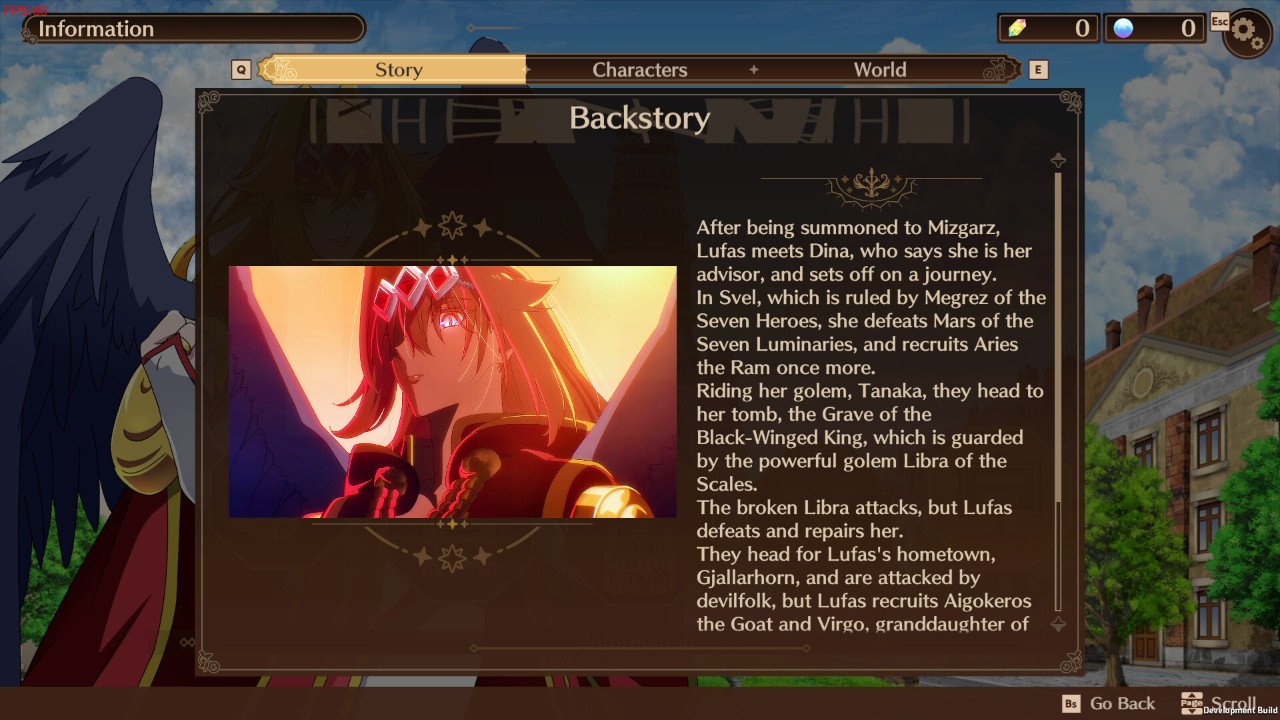Click the up arrow above the text scrollbar
This screenshot has width=1280, height=720.
(1057, 158)
